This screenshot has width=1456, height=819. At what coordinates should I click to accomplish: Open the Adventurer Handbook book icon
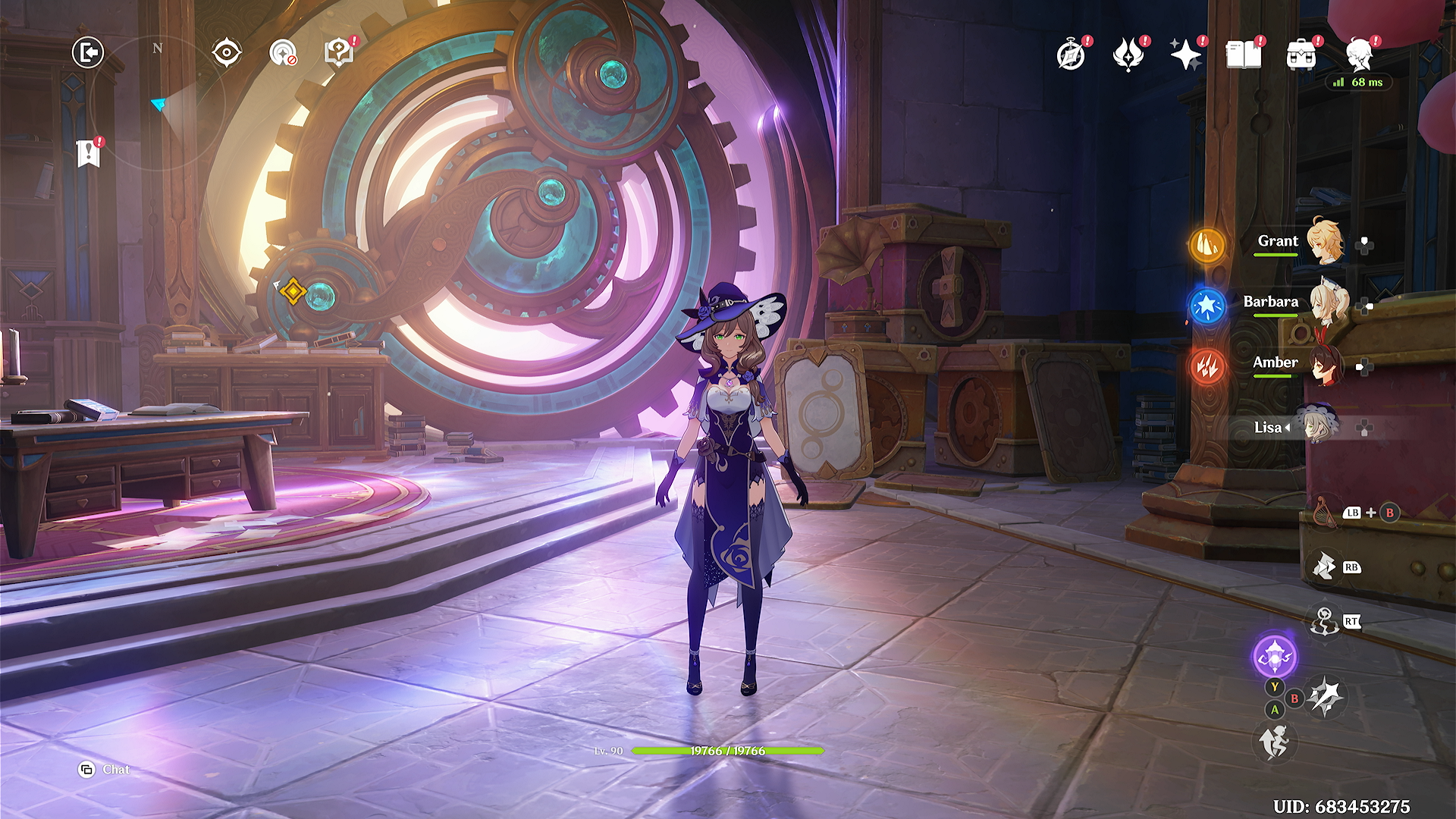pyautogui.click(x=1244, y=55)
